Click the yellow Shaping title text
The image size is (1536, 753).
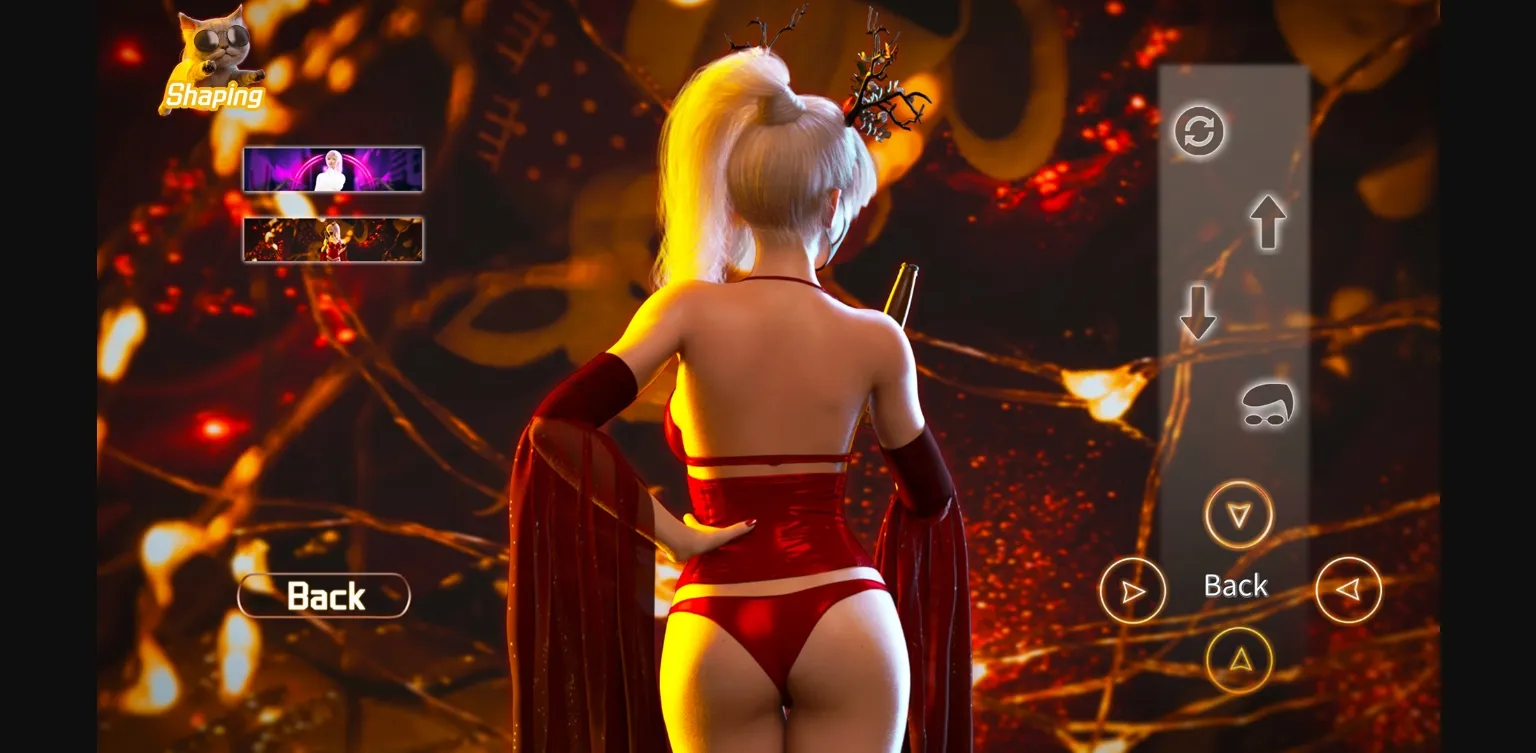[x=213, y=97]
